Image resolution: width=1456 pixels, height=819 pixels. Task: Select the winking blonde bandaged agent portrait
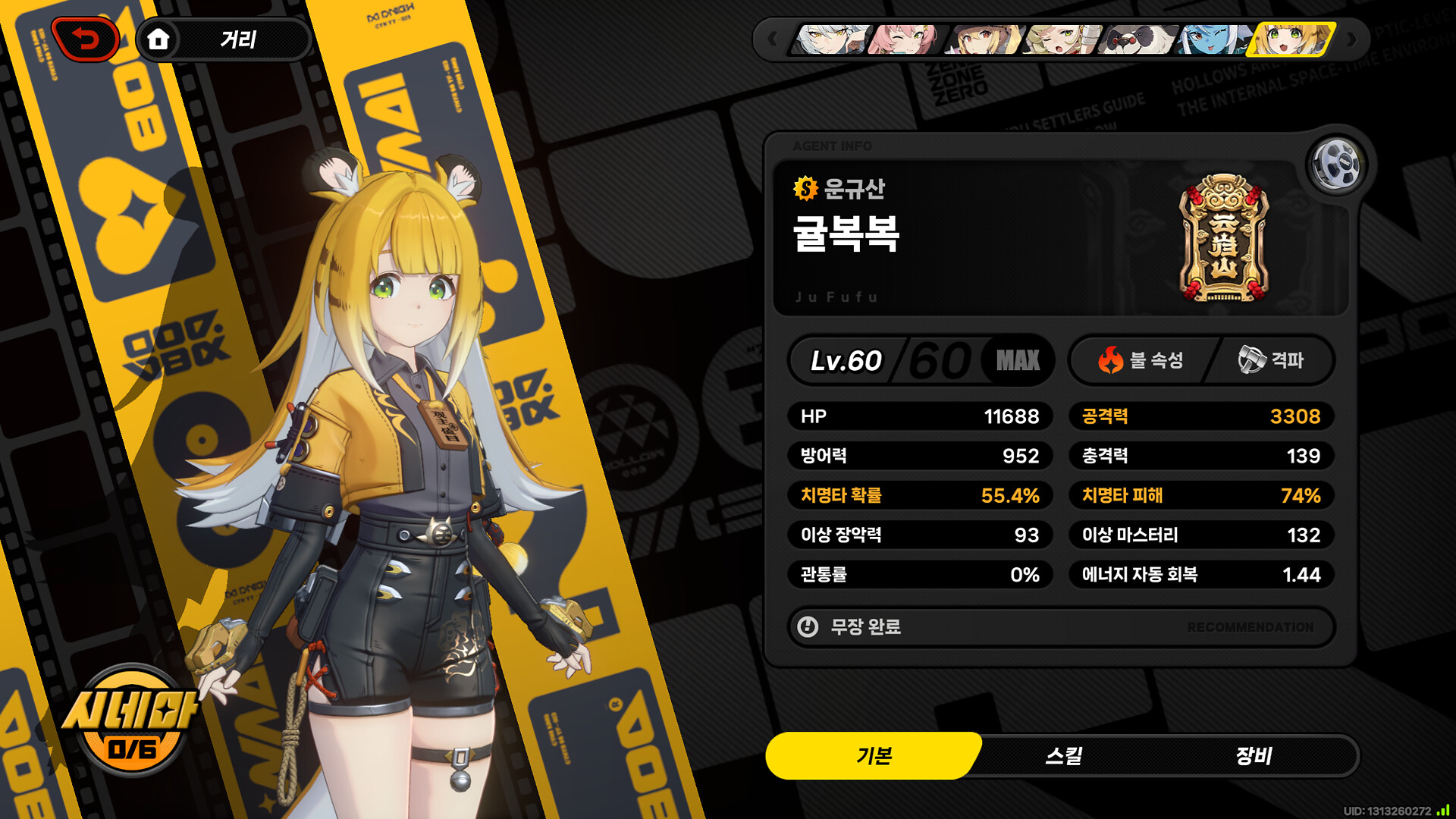point(1062,39)
